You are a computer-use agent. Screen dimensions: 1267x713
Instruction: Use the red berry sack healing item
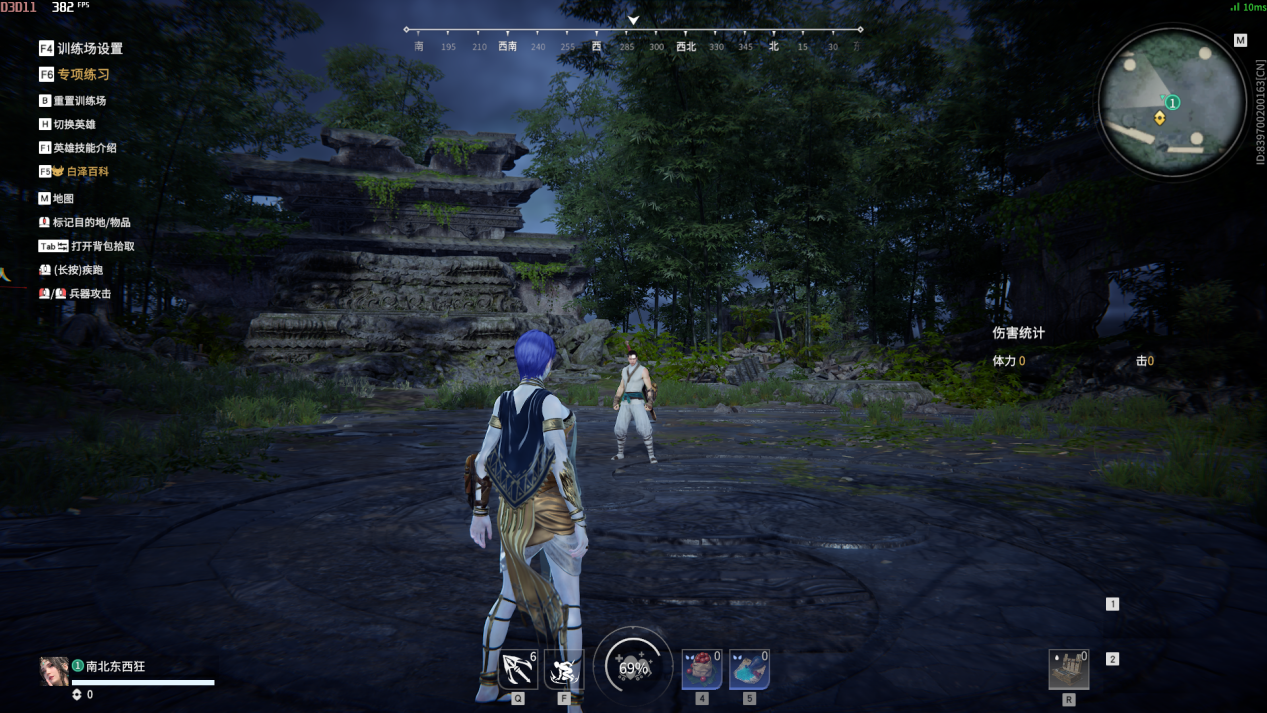[701, 669]
